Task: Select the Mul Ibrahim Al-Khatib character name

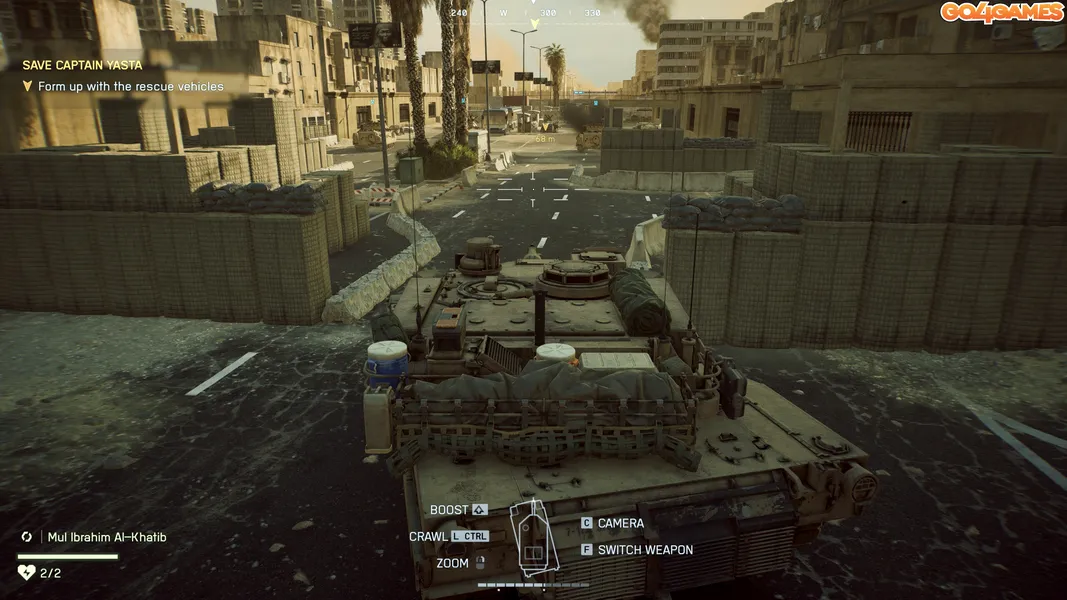Action: pos(107,537)
